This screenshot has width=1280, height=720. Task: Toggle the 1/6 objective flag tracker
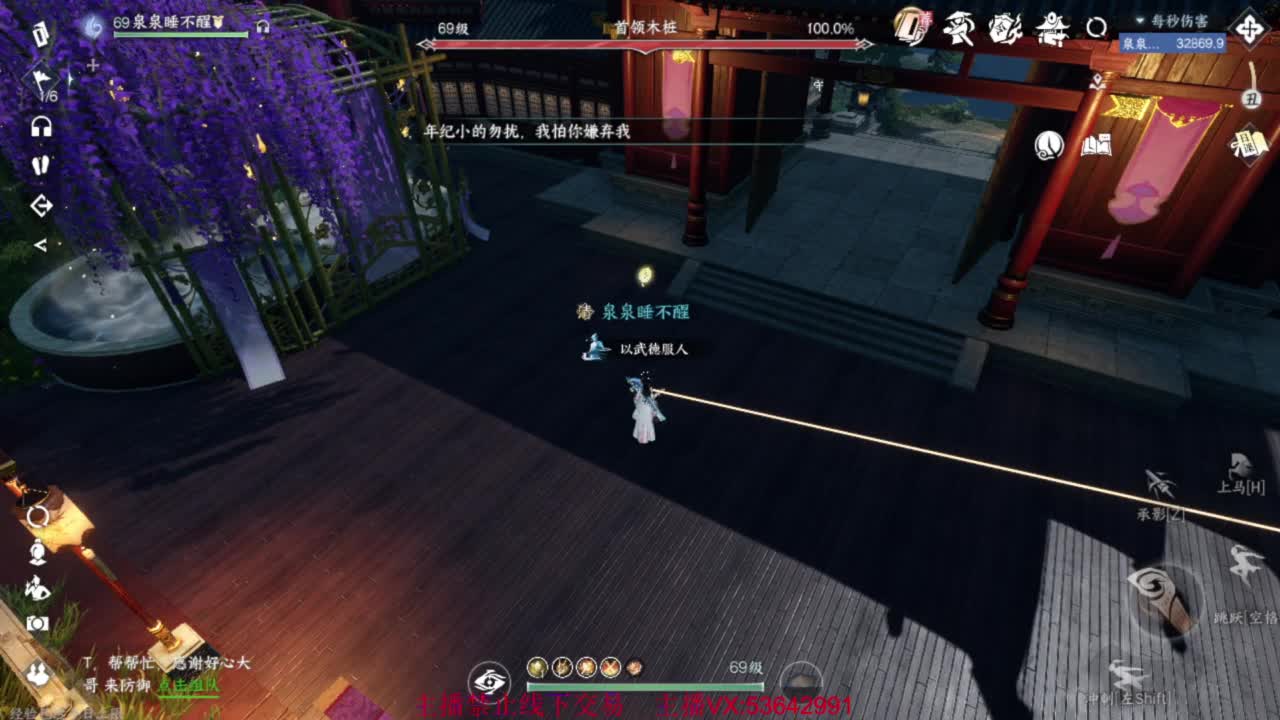tap(42, 80)
